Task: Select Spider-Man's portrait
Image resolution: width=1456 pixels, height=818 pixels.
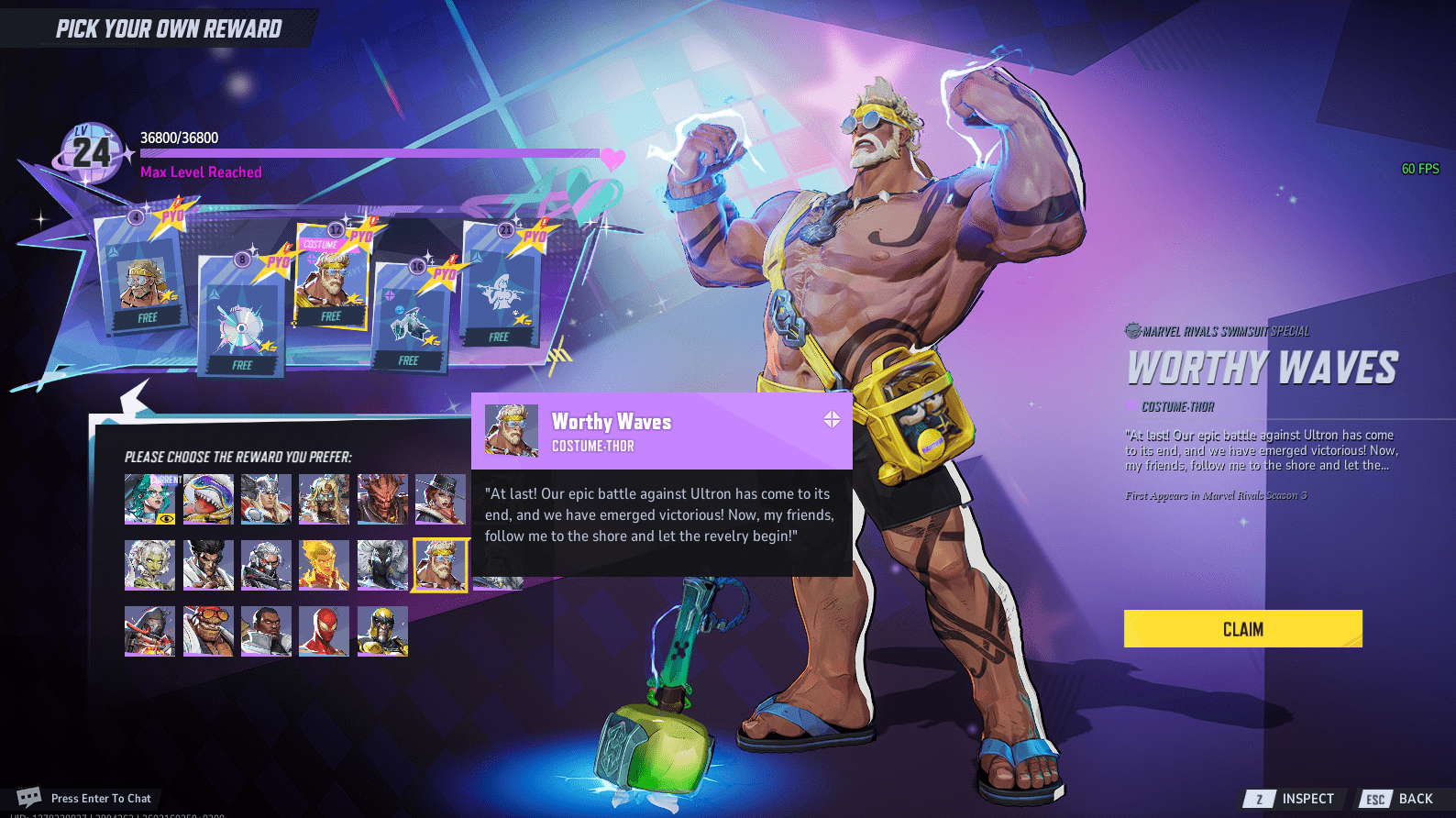Action: (x=325, y=633)
